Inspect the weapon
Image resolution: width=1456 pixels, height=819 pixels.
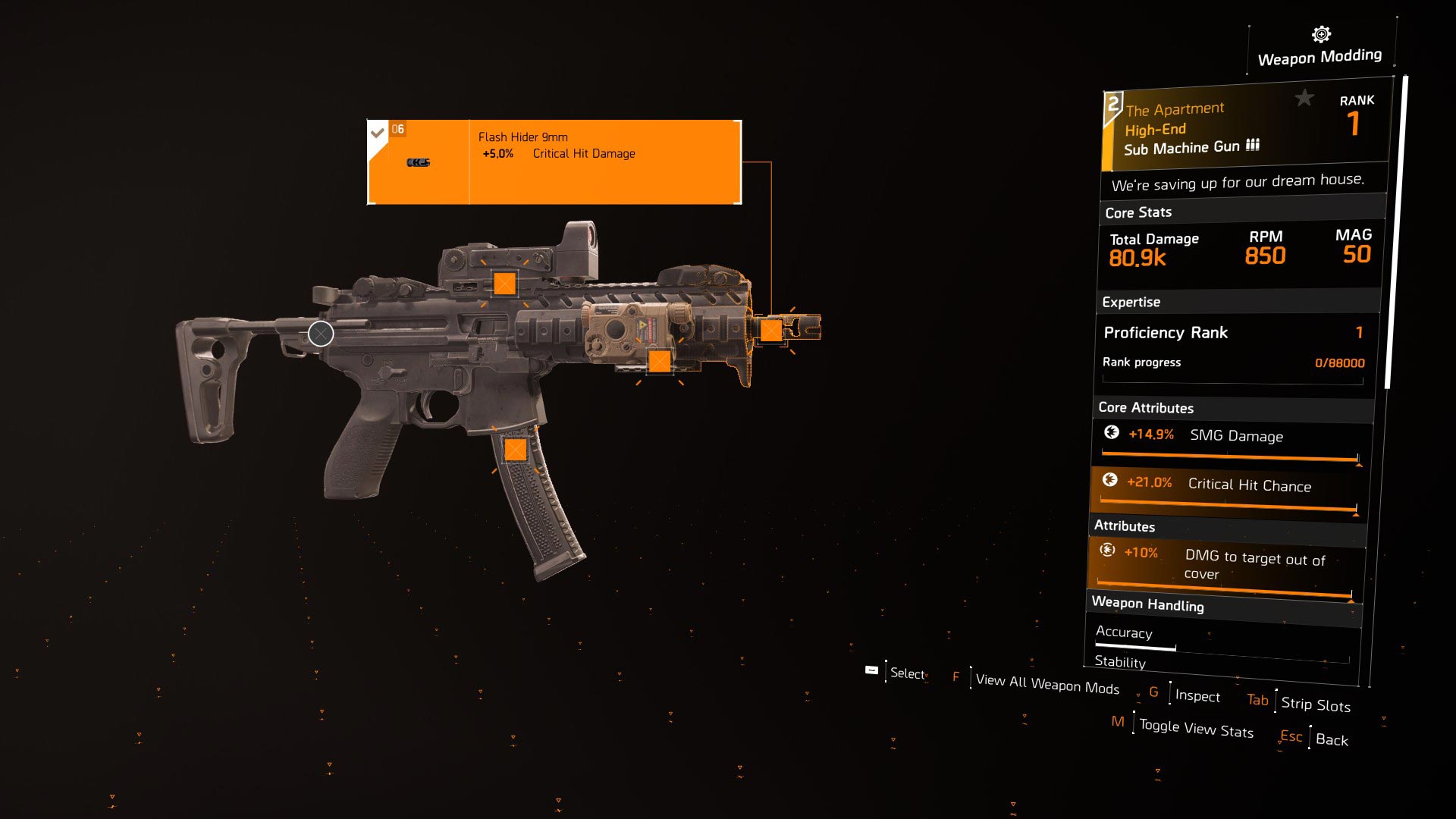[x=1197, y=696]
